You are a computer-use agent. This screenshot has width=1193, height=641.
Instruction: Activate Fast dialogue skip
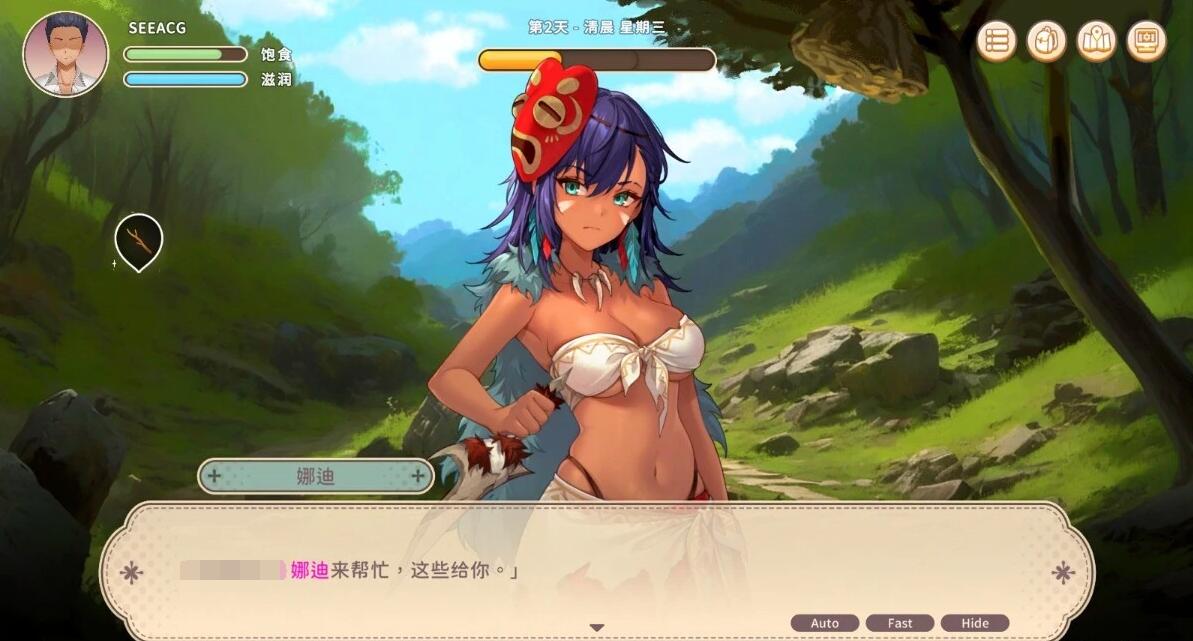pyautogui.click(x=900, y=623)
